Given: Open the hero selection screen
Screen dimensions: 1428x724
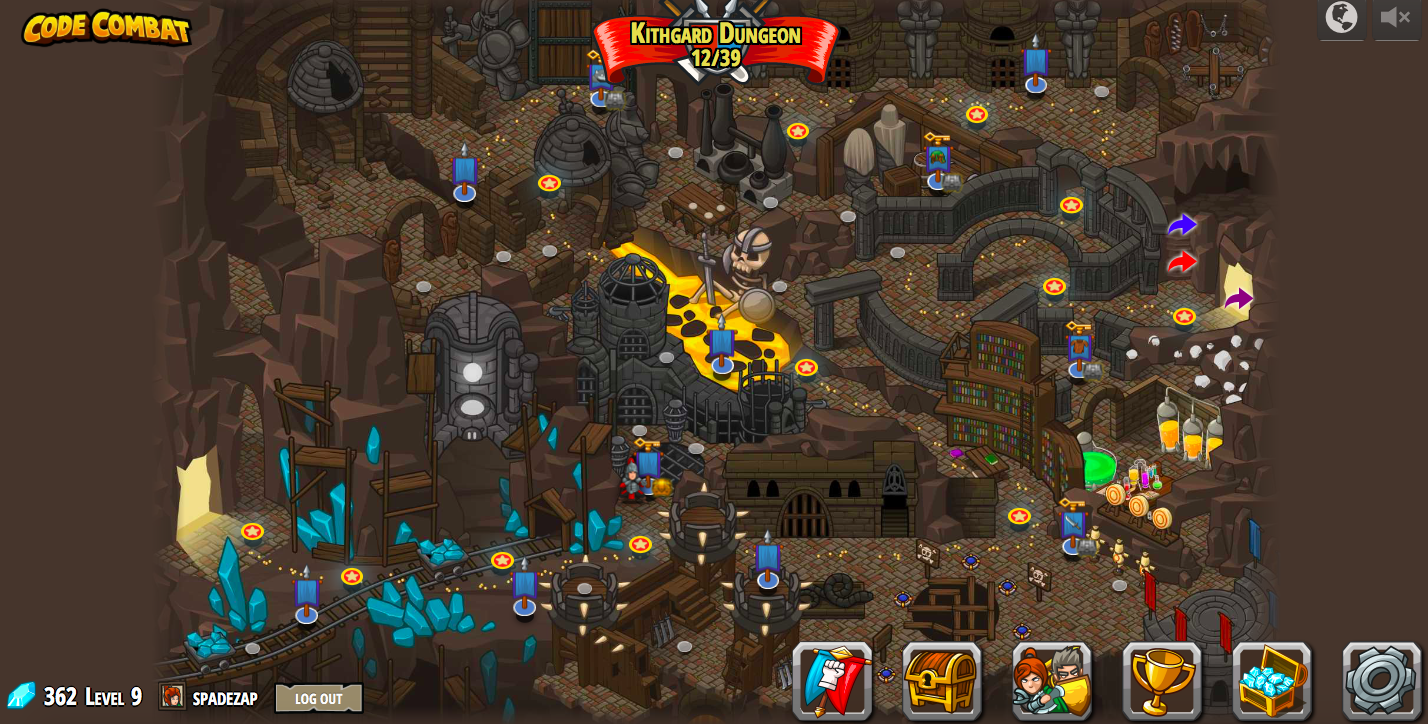Looking at the screenshot, I should 1052,681.
